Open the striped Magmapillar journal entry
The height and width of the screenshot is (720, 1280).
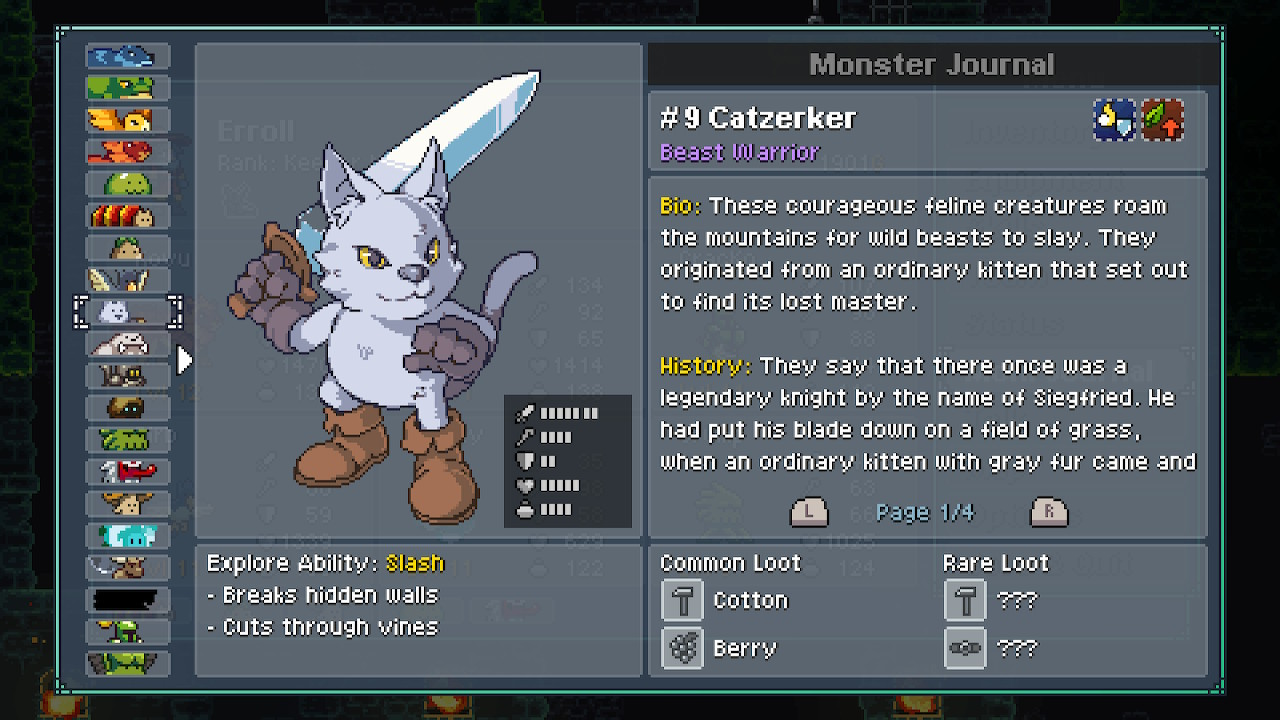[x=127, y=216]
